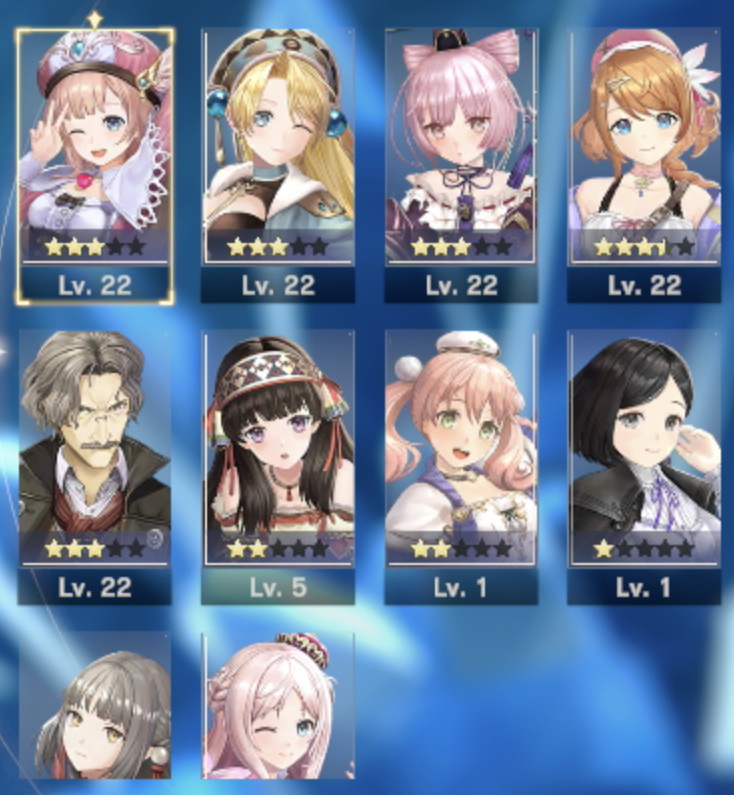Choose the gray-haired mustached man card
The height and width of the screenshot is (795, 734).
coord(95,462)
